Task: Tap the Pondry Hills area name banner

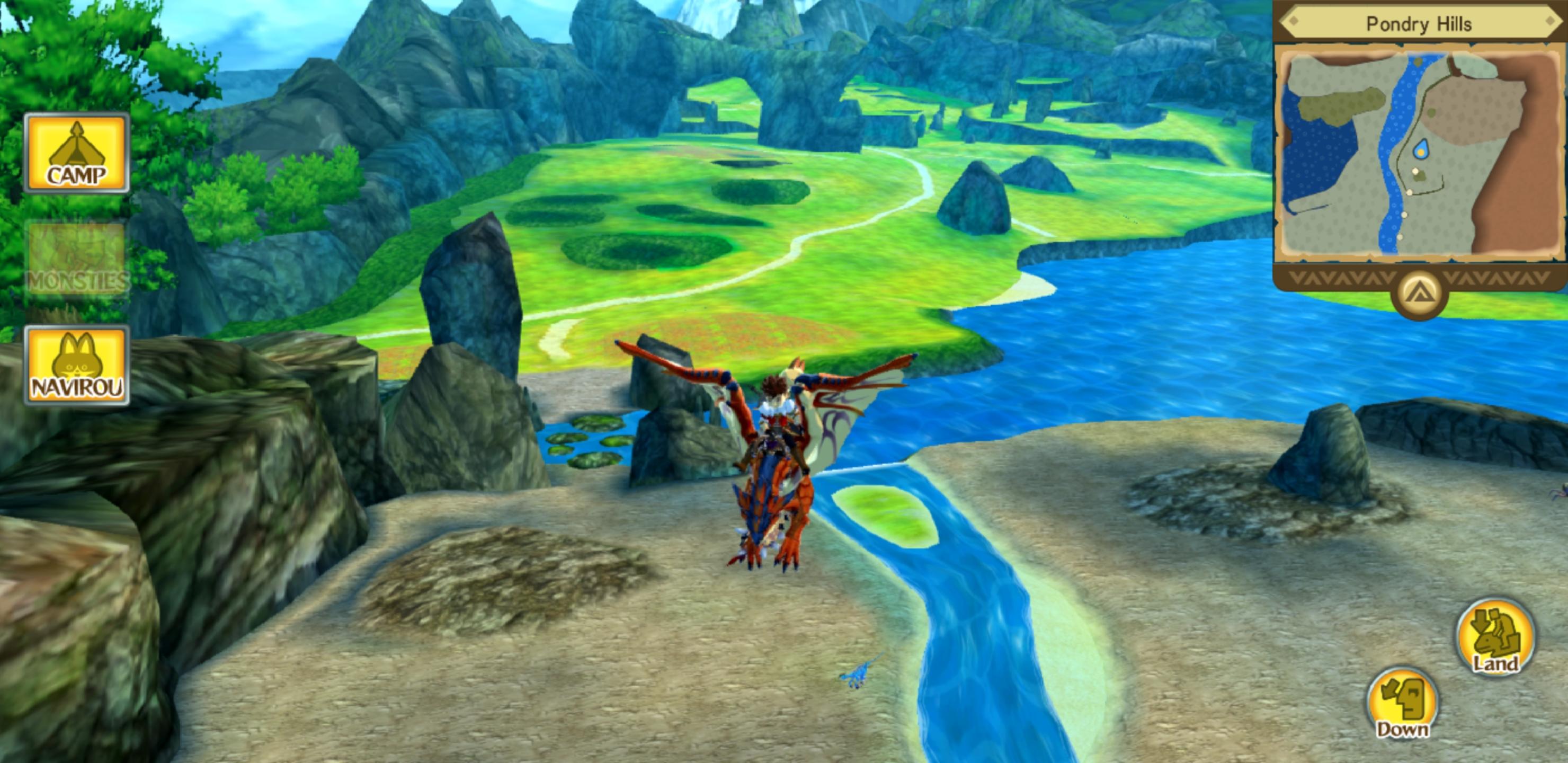Action: 1419,24
